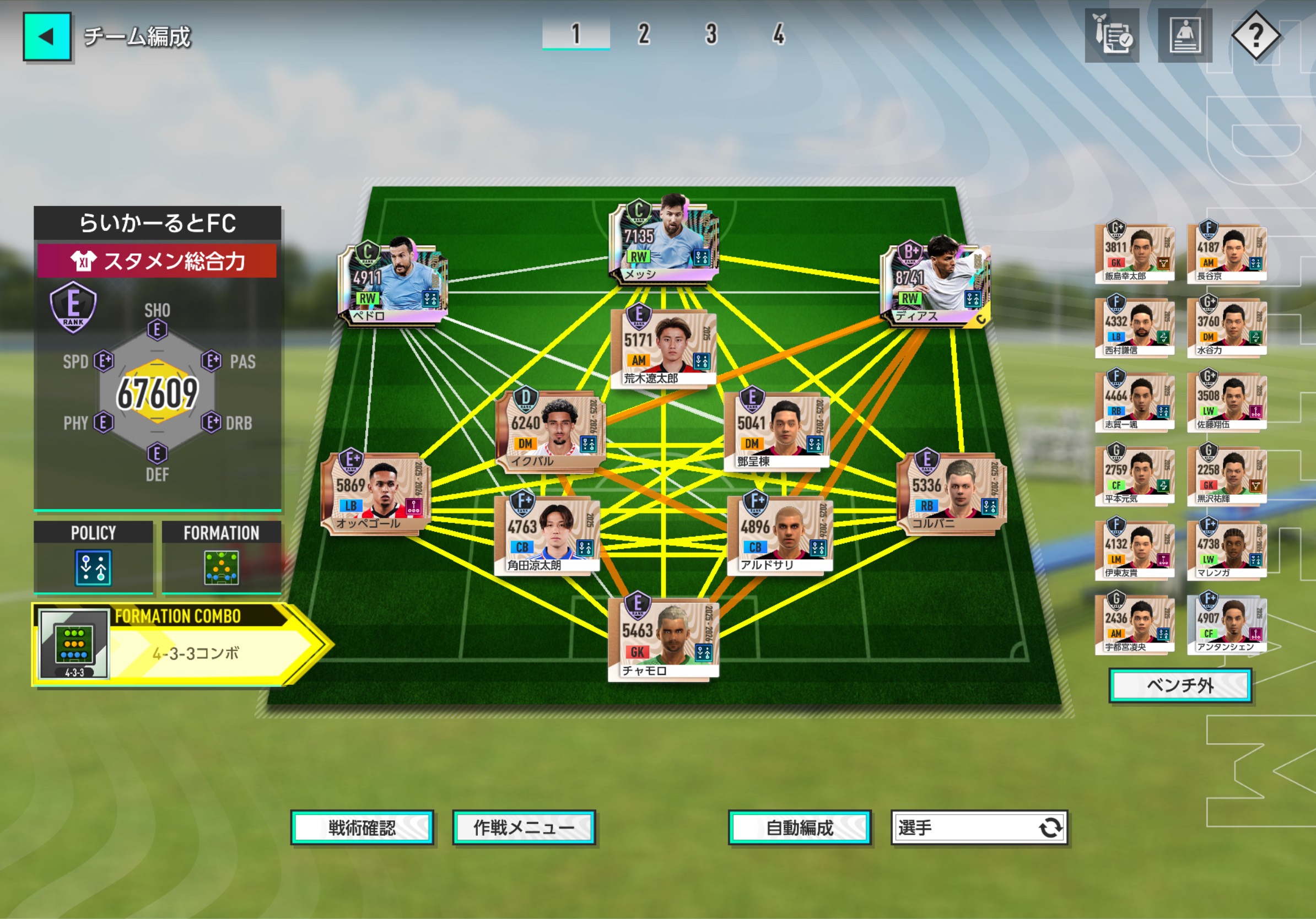Click the 戦術確認 button
This screenshot has height=919, width=1316.
click(362, 828)
